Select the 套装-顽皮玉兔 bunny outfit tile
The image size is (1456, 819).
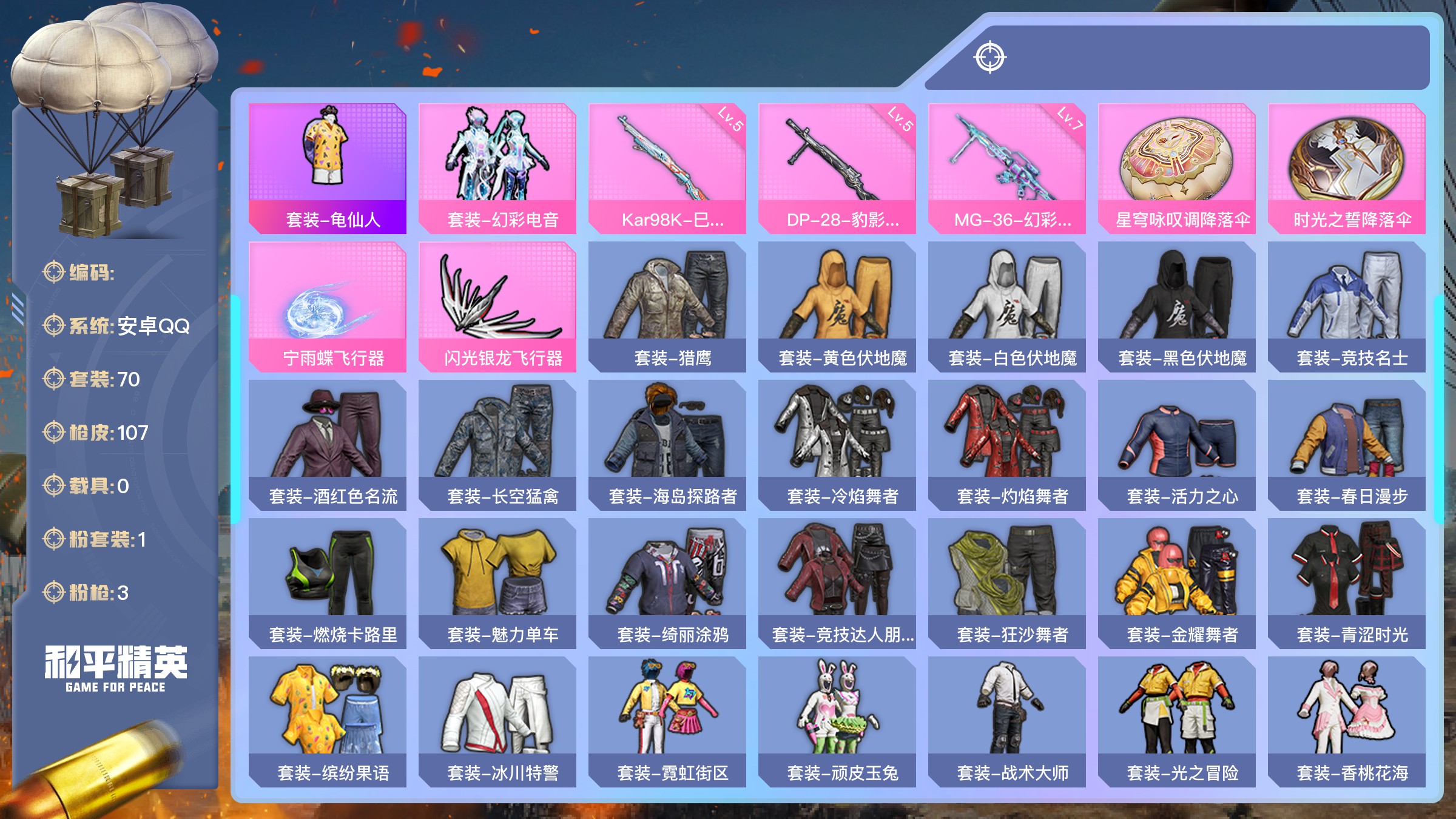837,721
